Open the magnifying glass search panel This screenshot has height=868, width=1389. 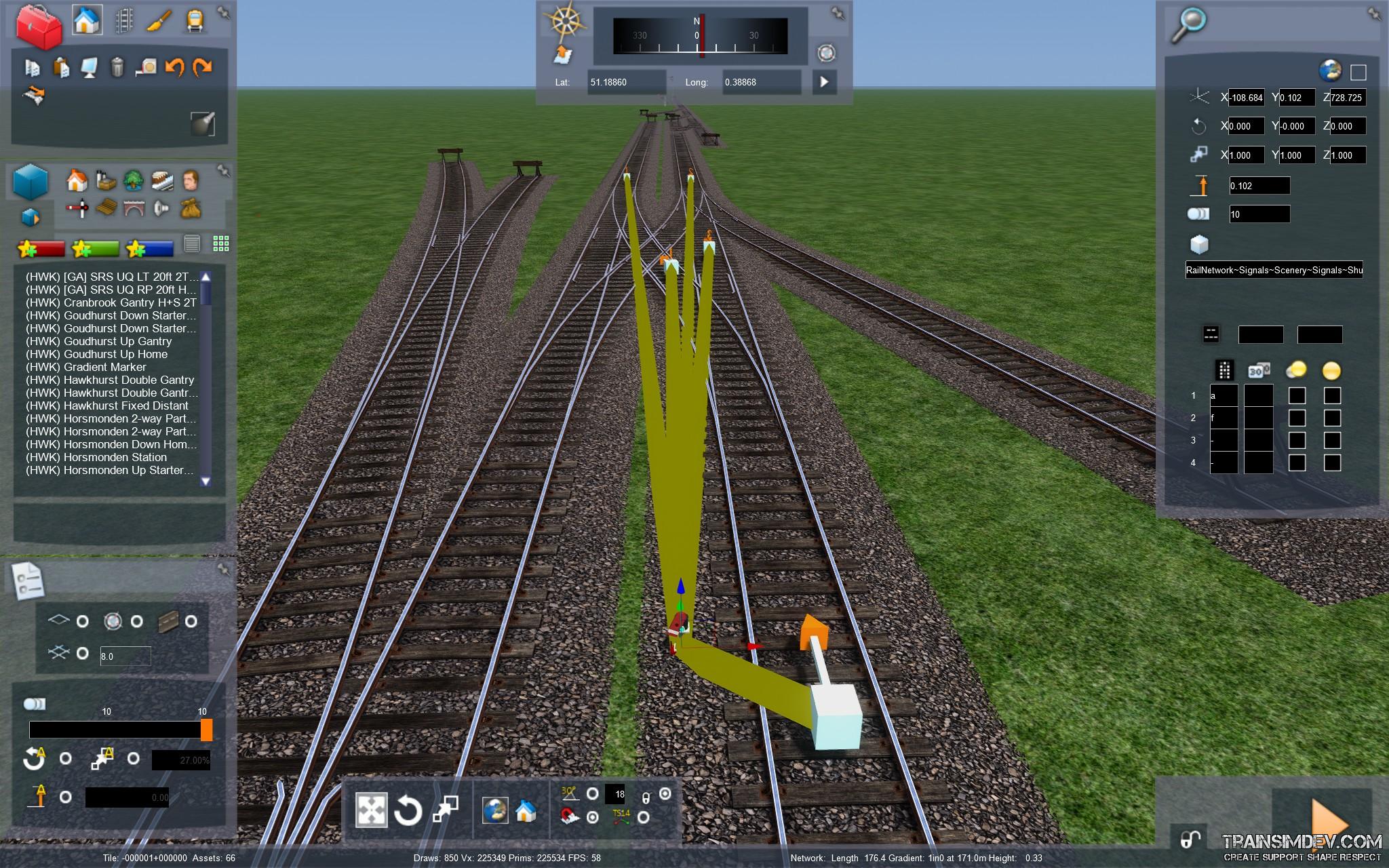click(x=1189, y=24)
